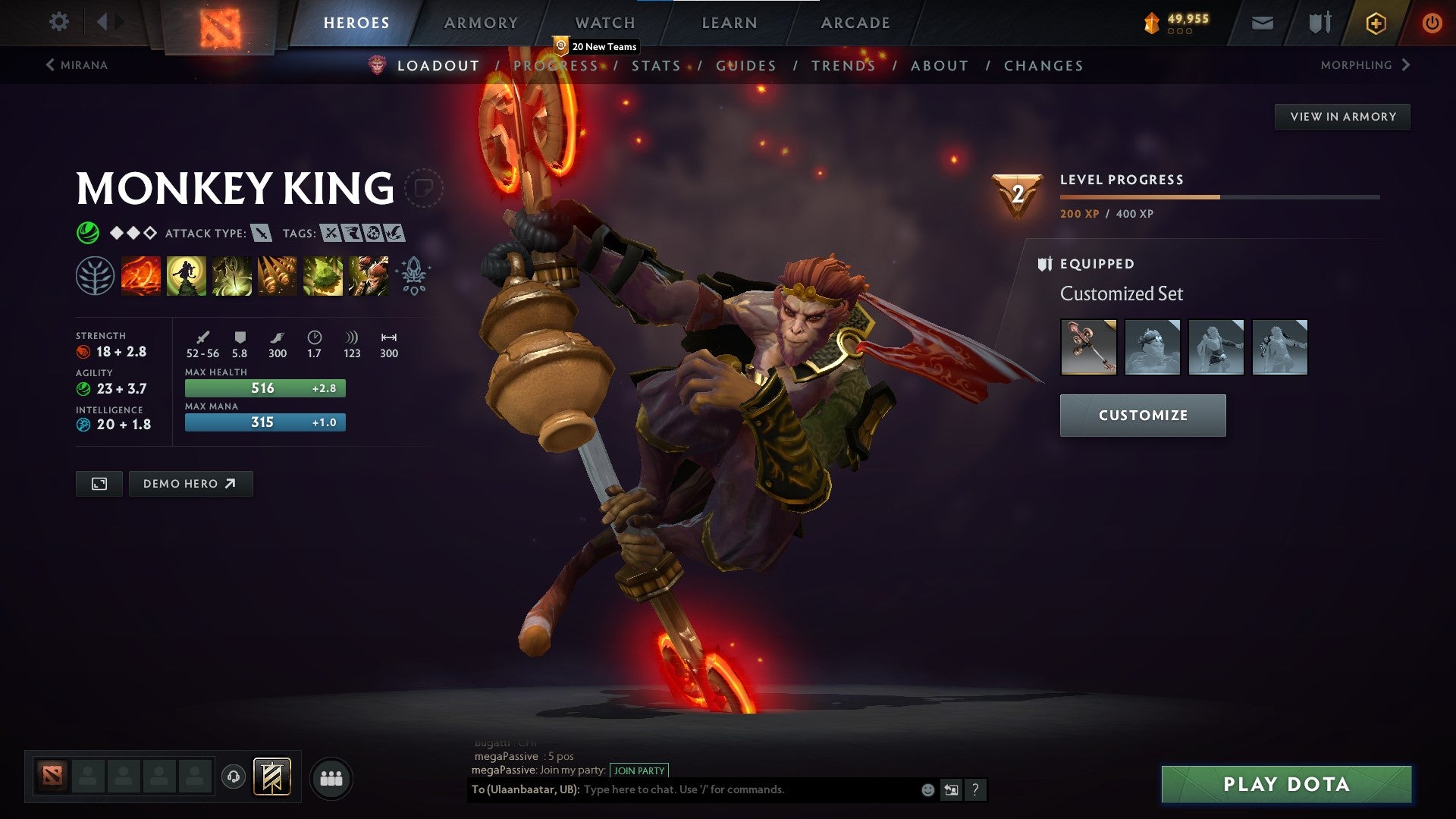Open the emoticon picker in chat
The height and width of the screenshot is (819, 1456).
tap(928, 789)
